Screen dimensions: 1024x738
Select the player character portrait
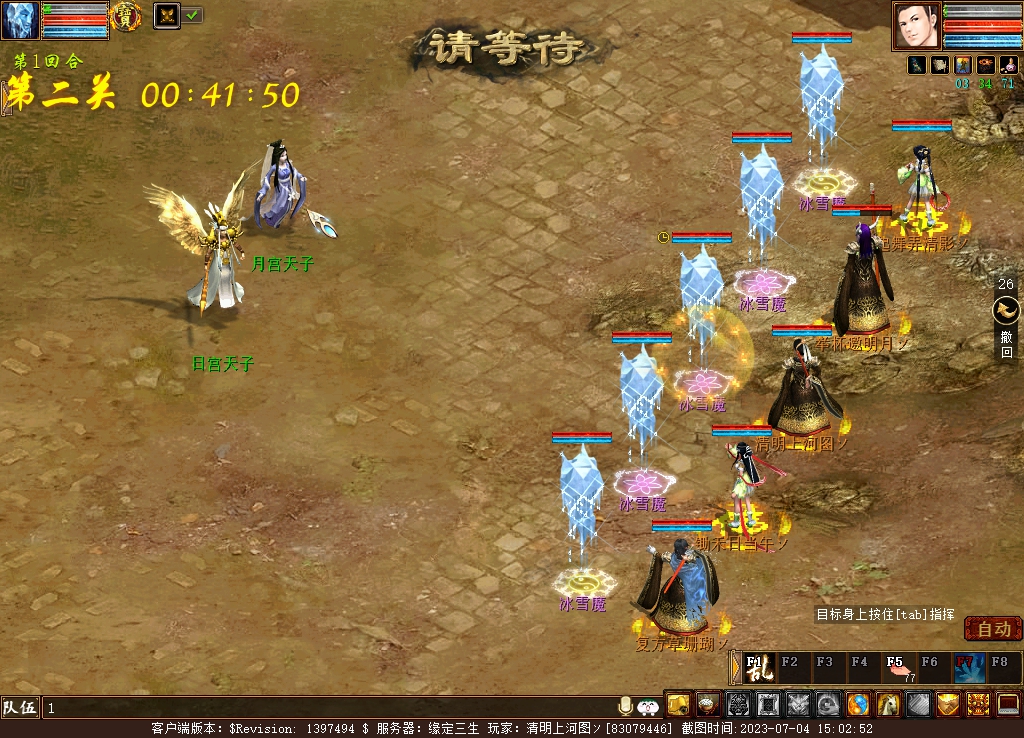[x=917, y=25]
